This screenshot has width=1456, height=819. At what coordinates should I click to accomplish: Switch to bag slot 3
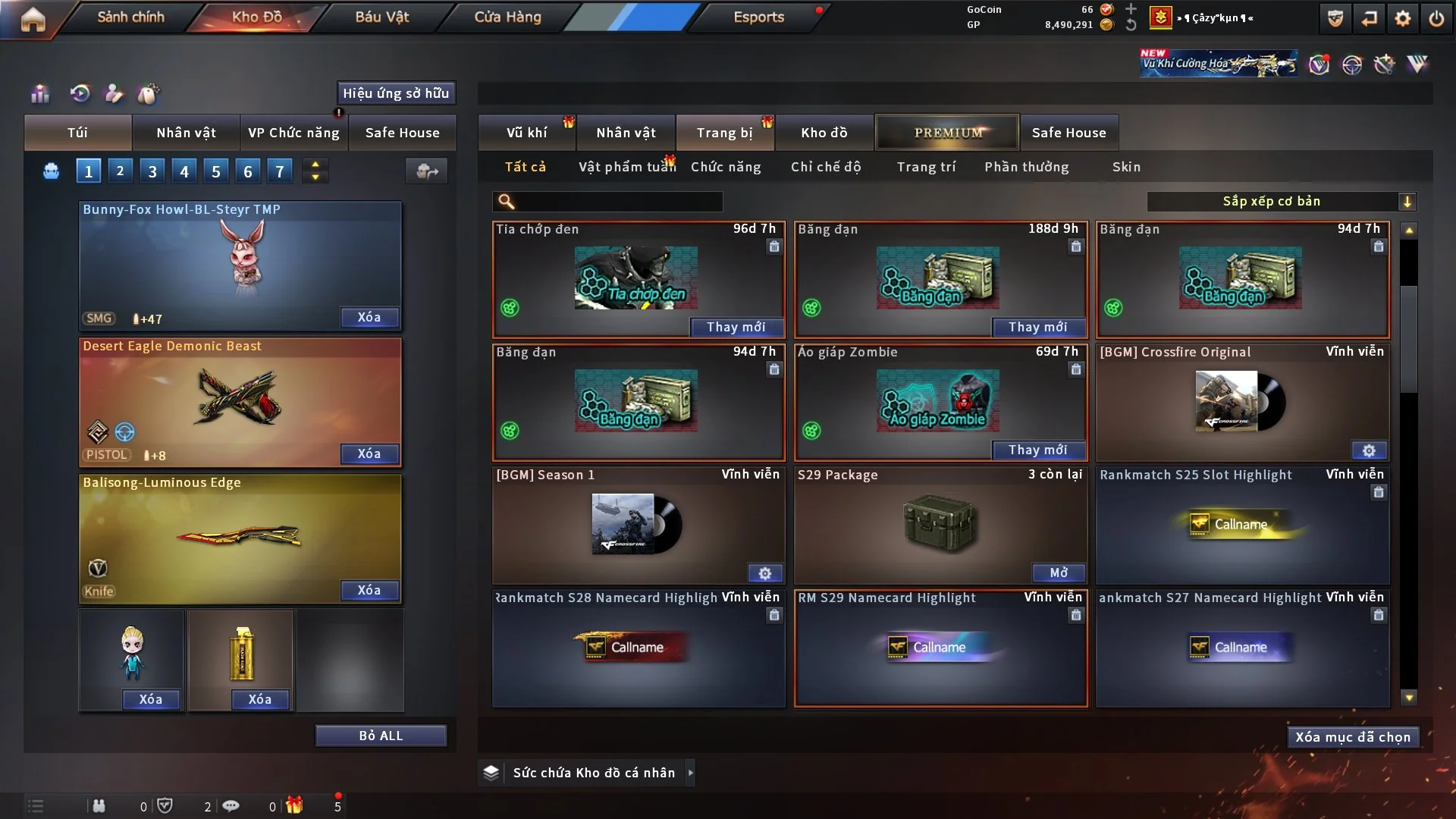coord(152,171)
